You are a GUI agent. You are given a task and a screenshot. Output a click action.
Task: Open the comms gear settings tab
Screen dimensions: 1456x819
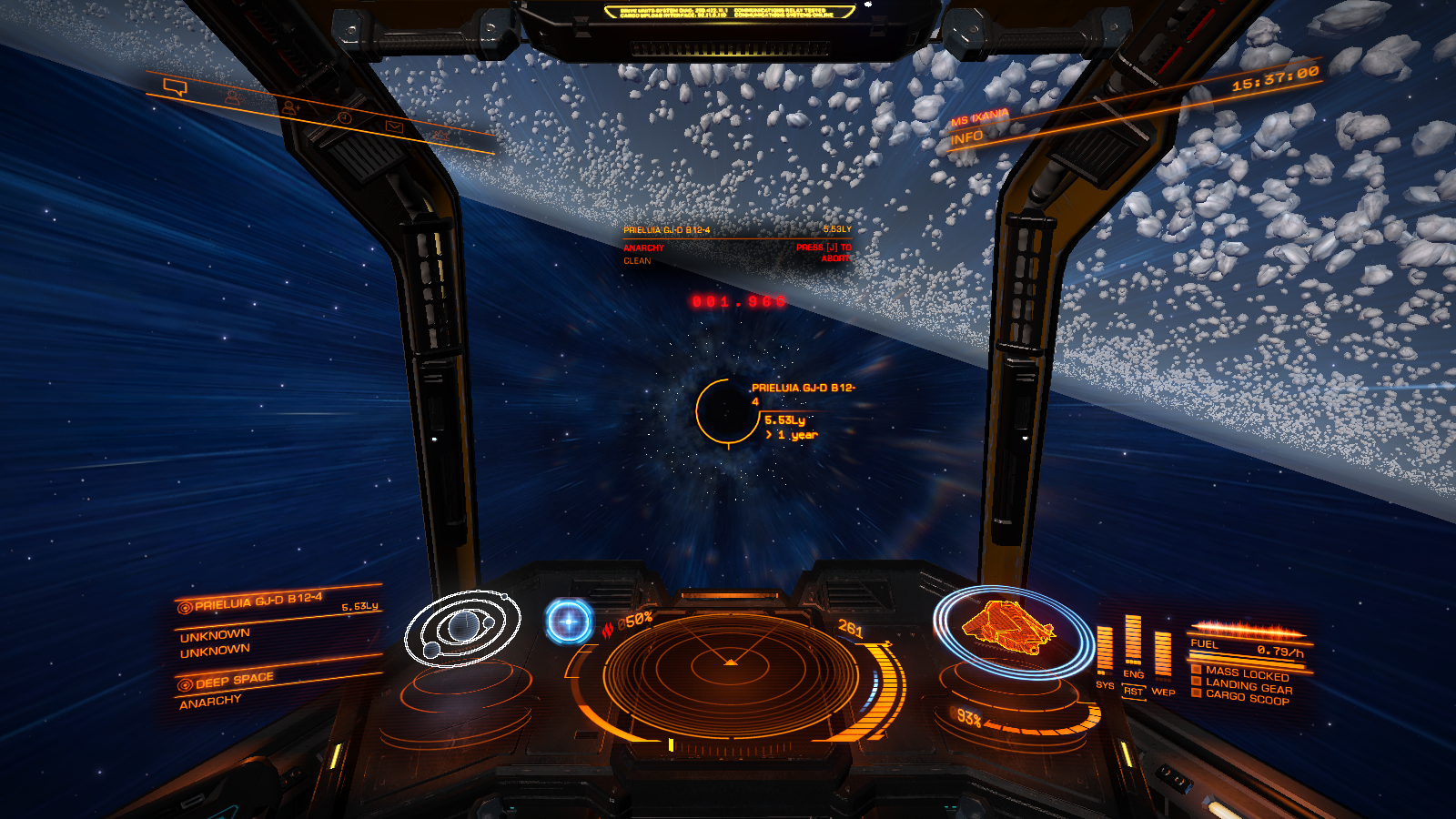[x=441, y=136]
